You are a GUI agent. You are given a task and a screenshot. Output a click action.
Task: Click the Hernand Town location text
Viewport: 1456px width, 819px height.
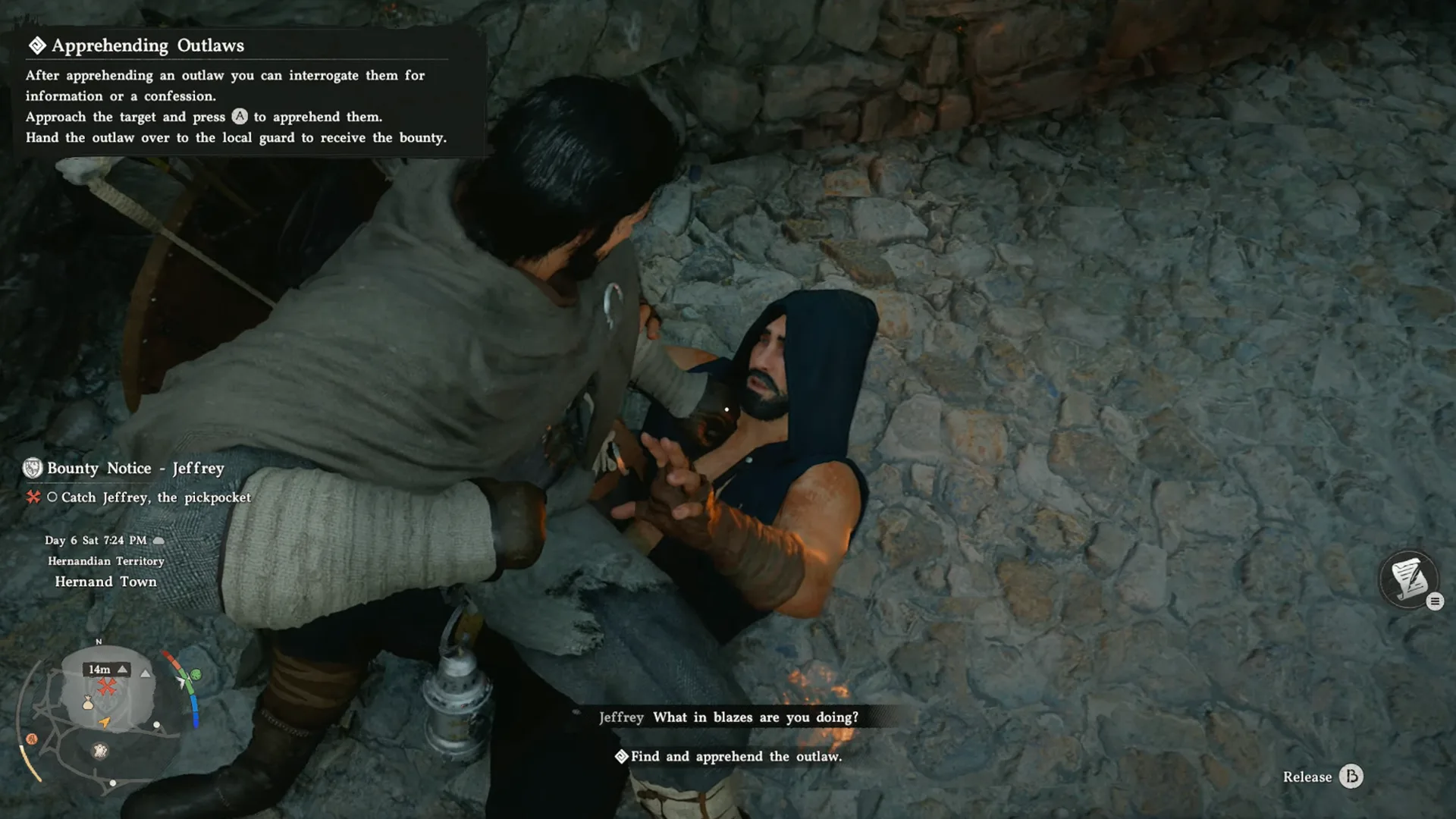106,581
